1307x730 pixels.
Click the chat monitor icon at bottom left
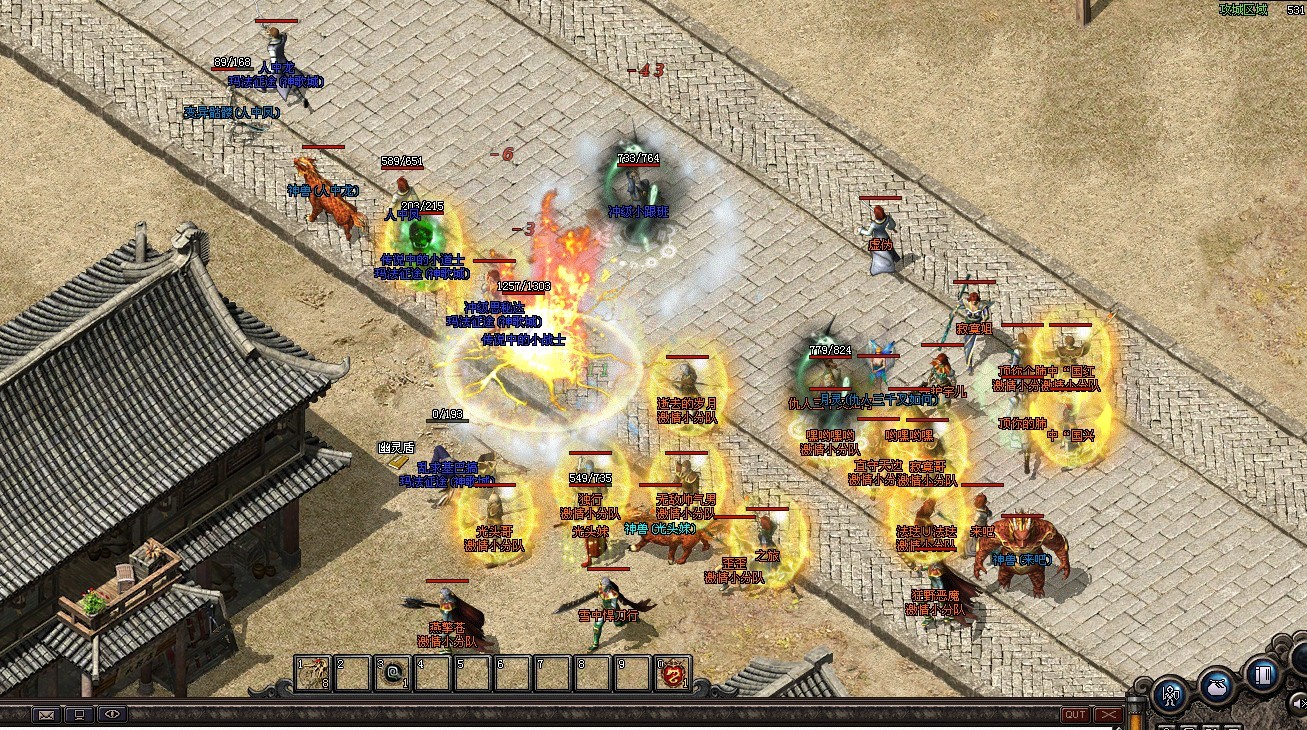(80, 714)
